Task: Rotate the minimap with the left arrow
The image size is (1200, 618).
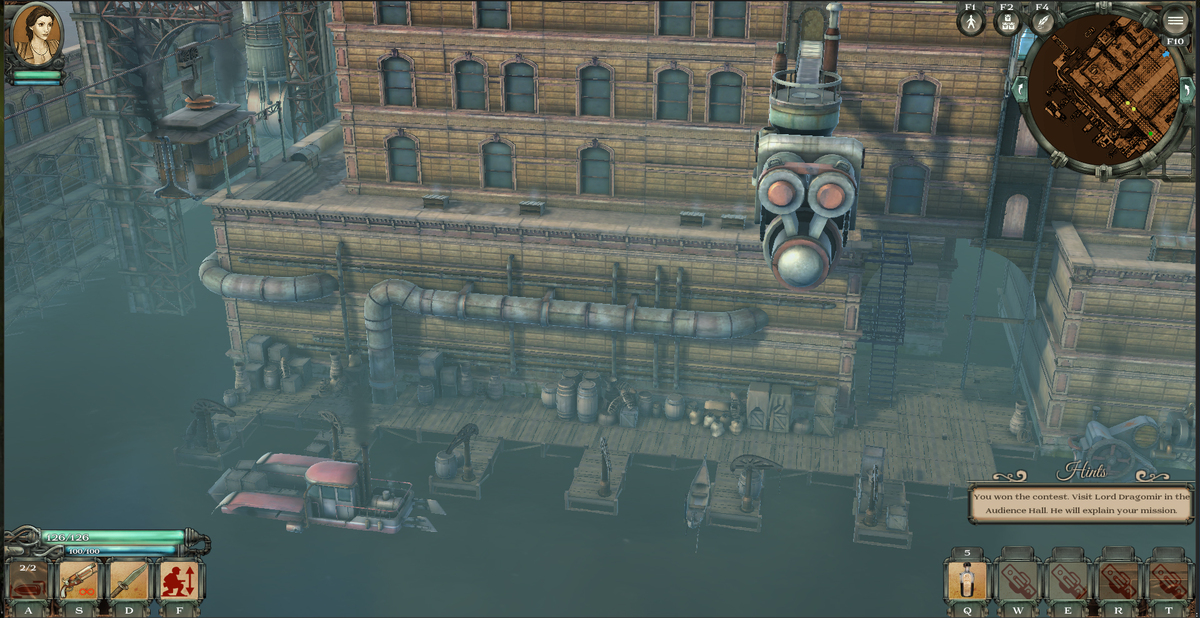Action: tap(1021, 90)
